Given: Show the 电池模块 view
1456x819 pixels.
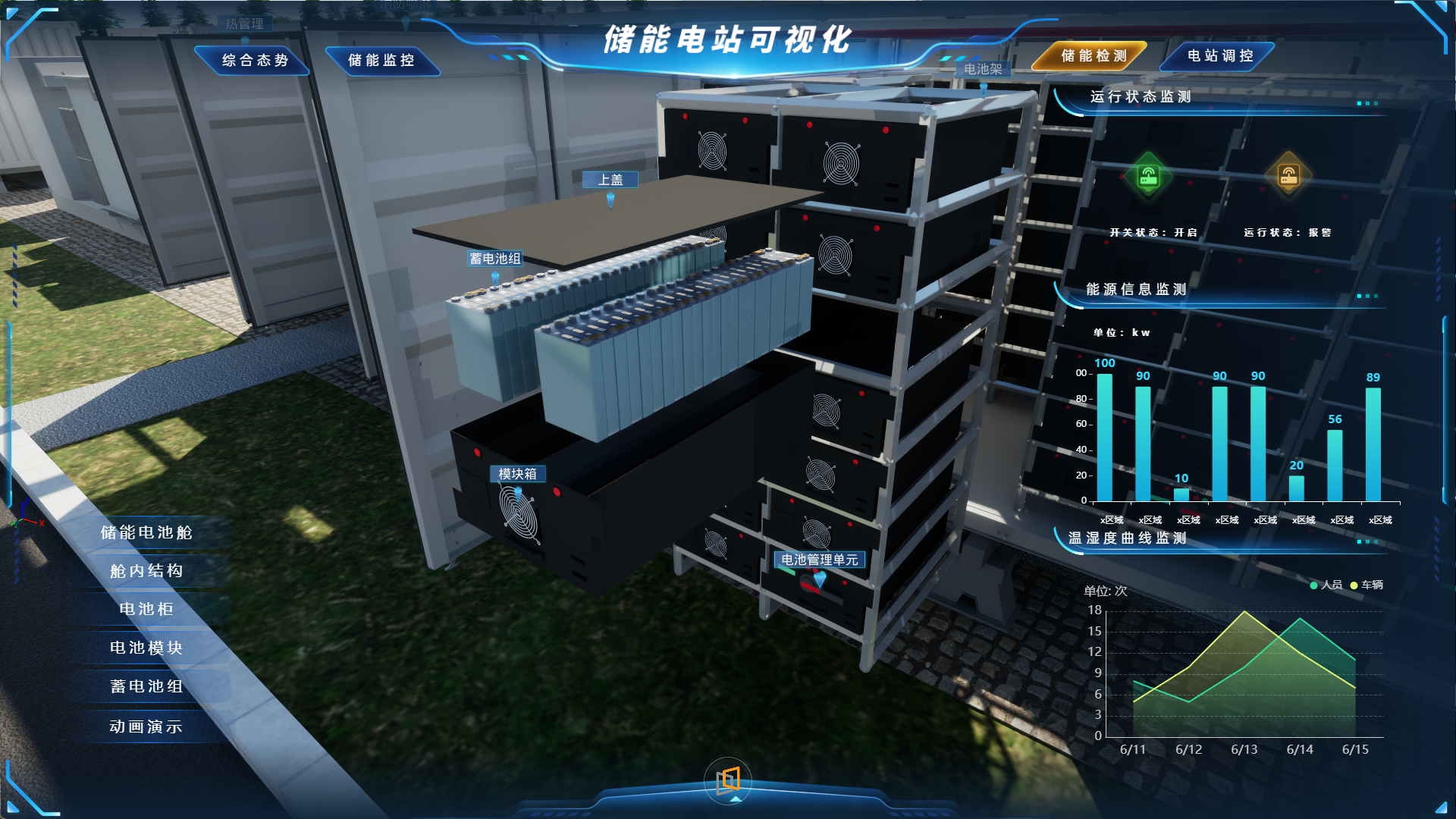Looking at the screenshot, I should pyautogui.click(x=147, y=648).
